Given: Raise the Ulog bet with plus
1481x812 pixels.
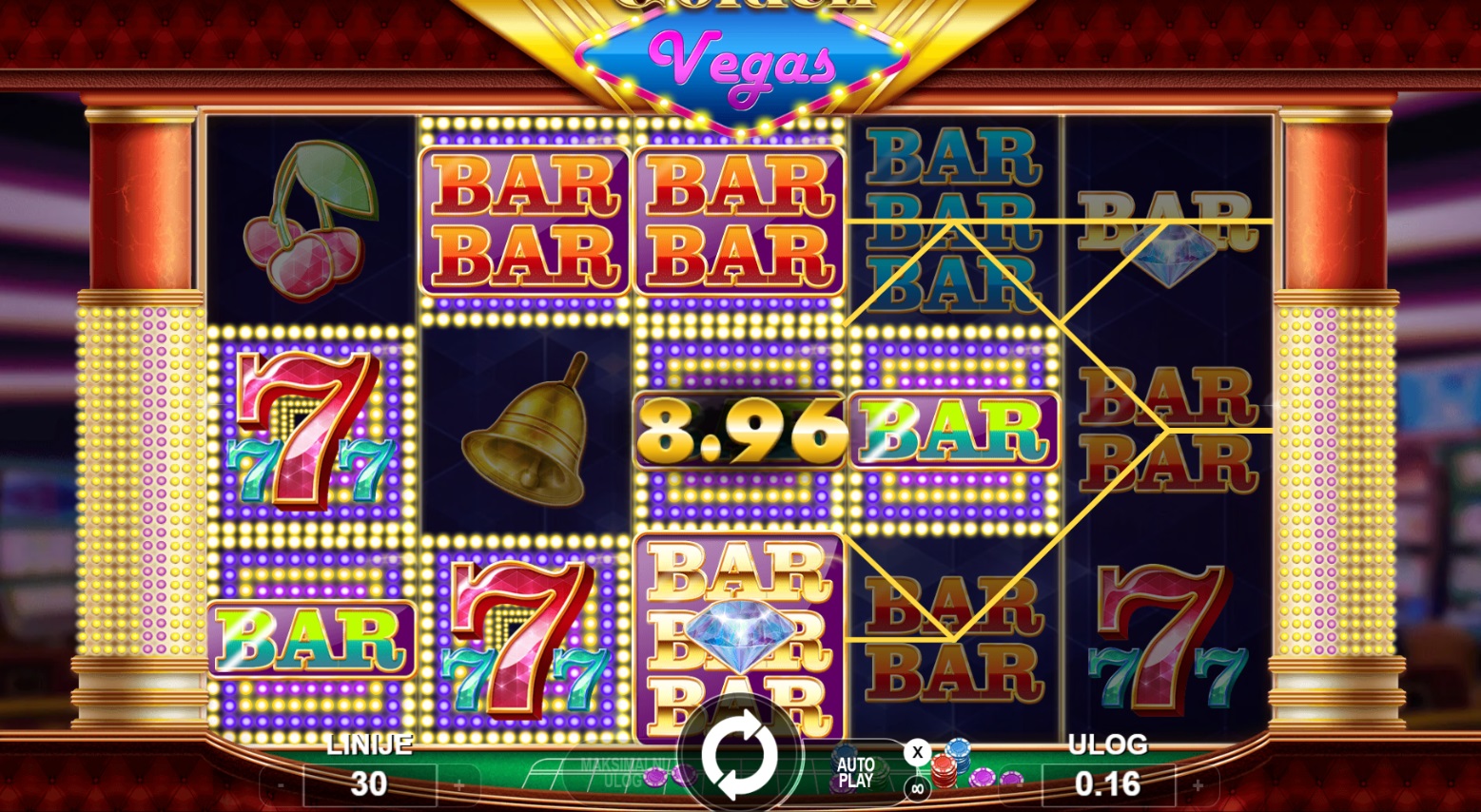Looking at the screenshot, I should click(x=1198, y=785).
